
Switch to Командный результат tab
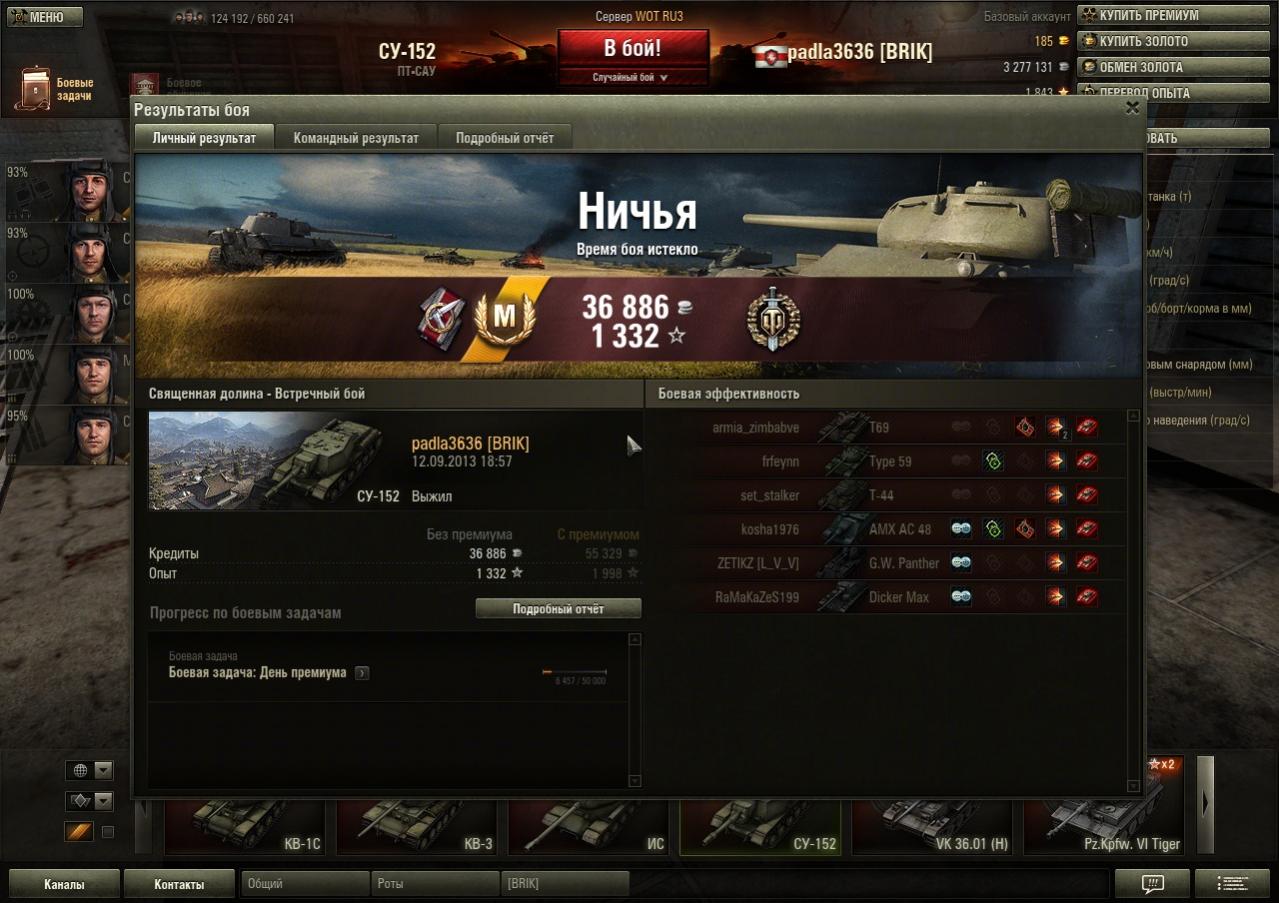click(x=356, y=138)
